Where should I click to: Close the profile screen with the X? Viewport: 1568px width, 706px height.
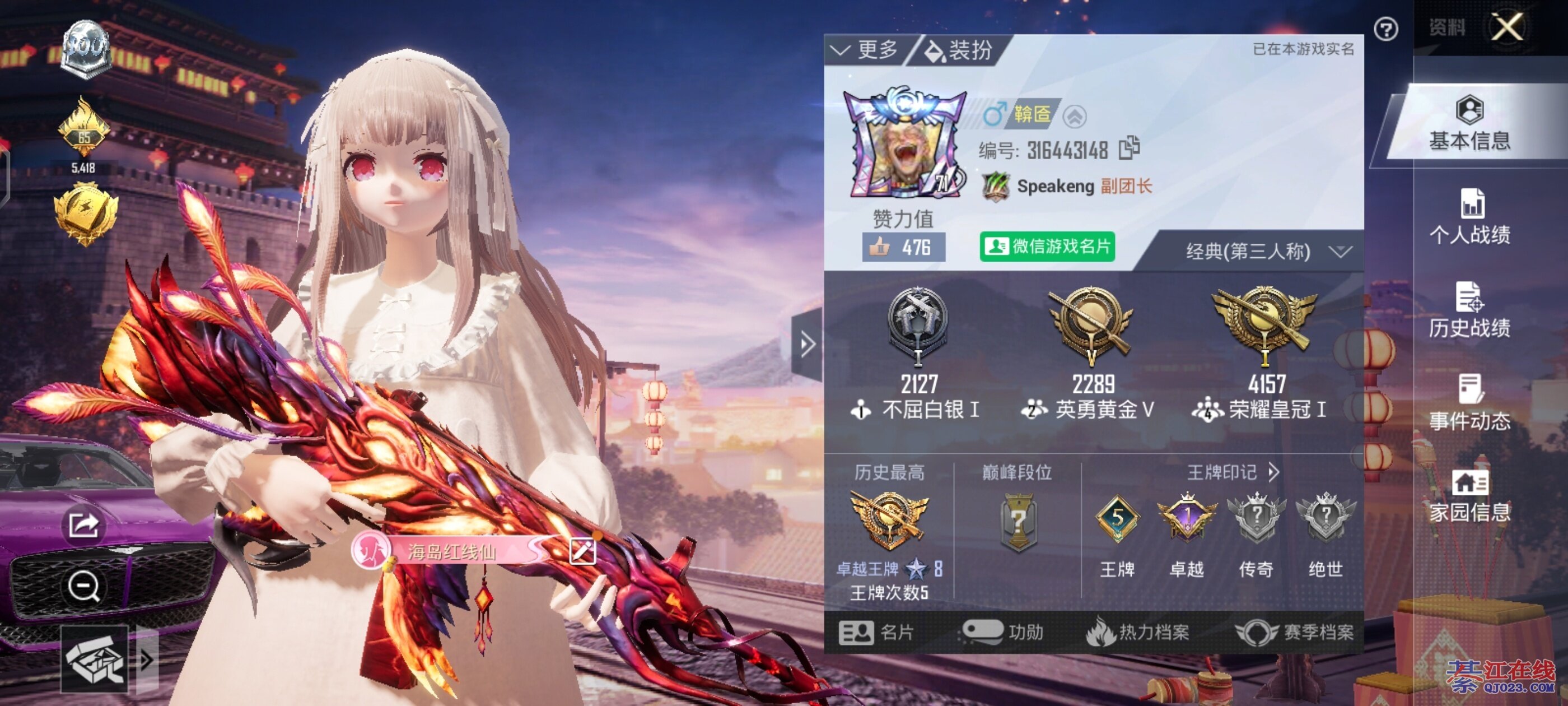click(1506, 27)
